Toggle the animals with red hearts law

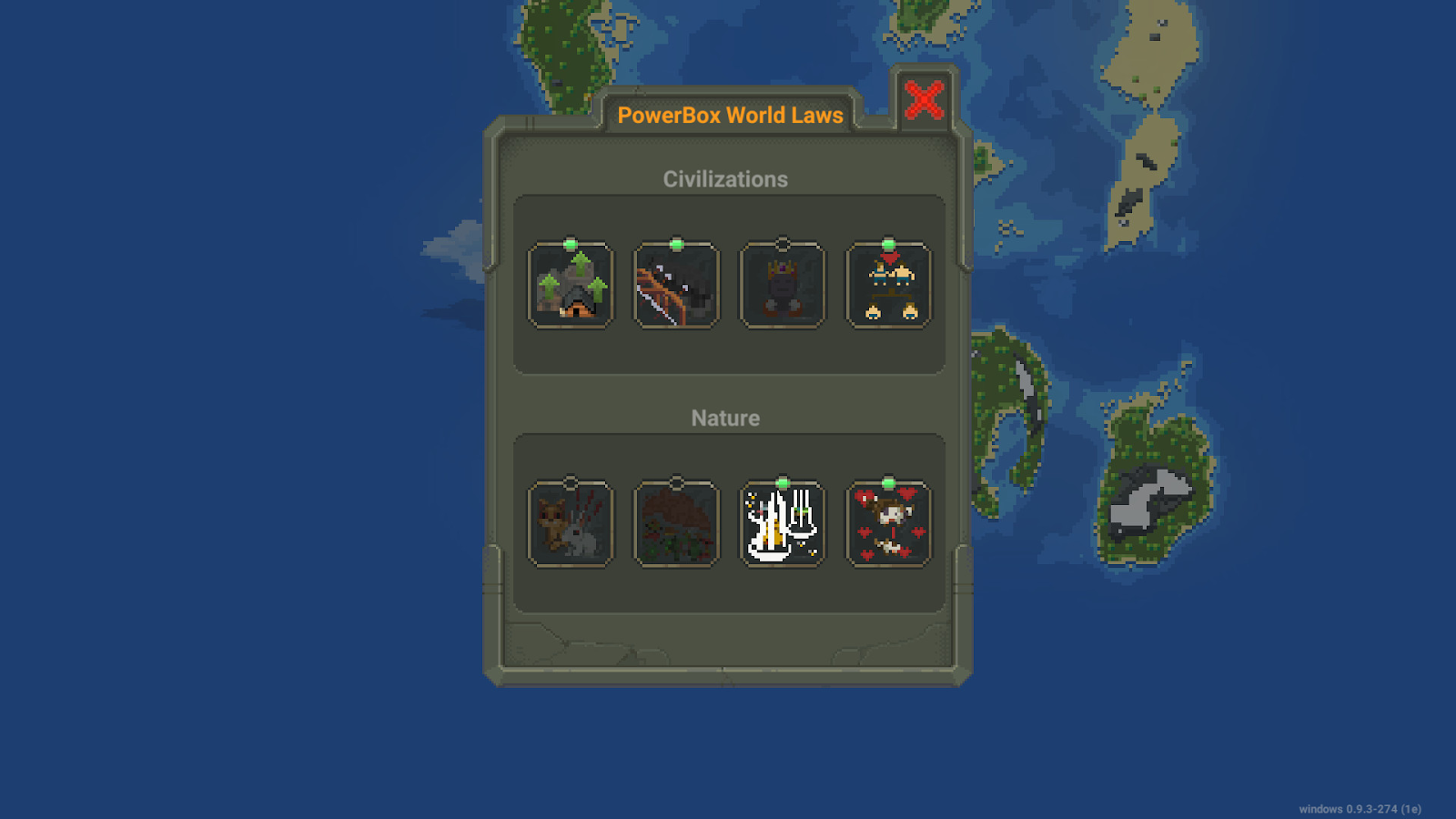889,525
